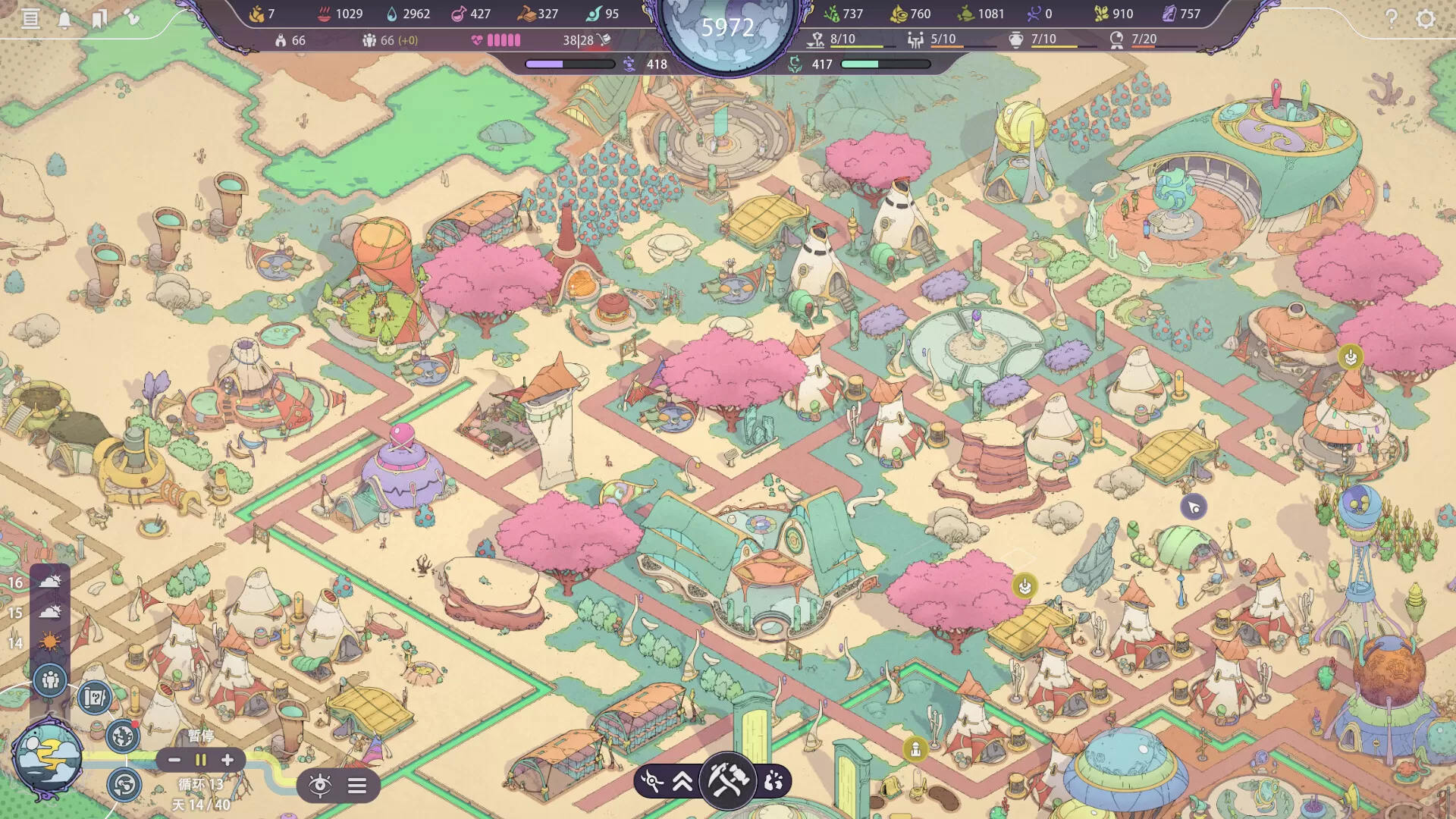Screen dimensions: 1456x819
Task: Open the notifications bell at the top left
Action: [x=64, y=17]
